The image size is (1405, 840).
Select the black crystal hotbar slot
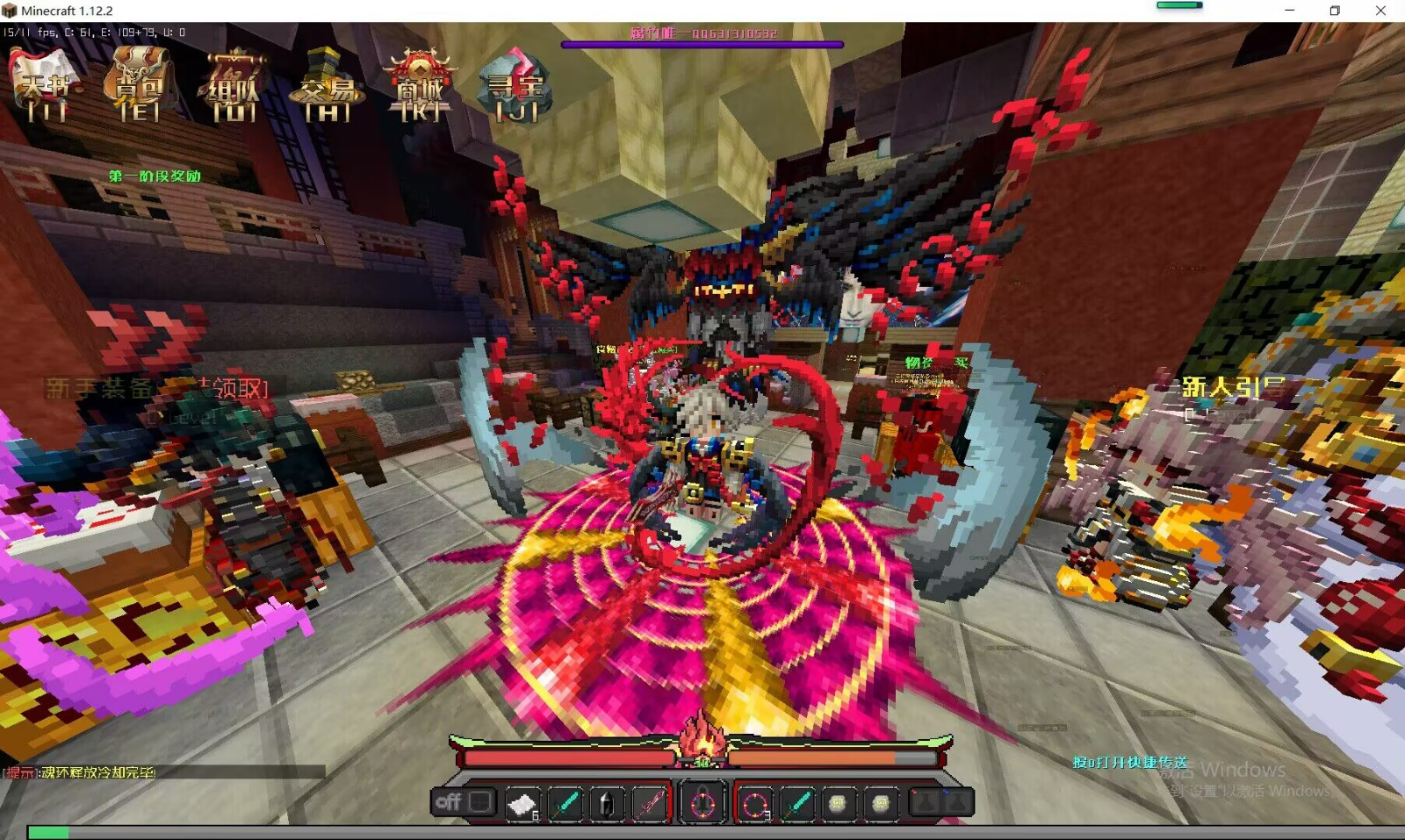point(607,803)
